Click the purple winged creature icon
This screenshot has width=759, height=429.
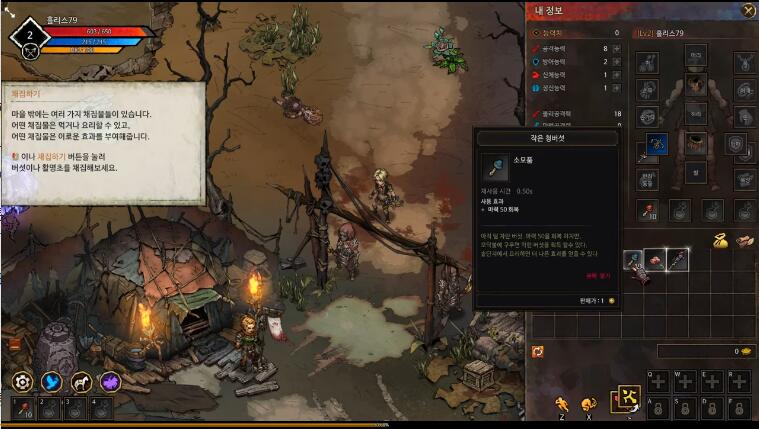[110, 381]
